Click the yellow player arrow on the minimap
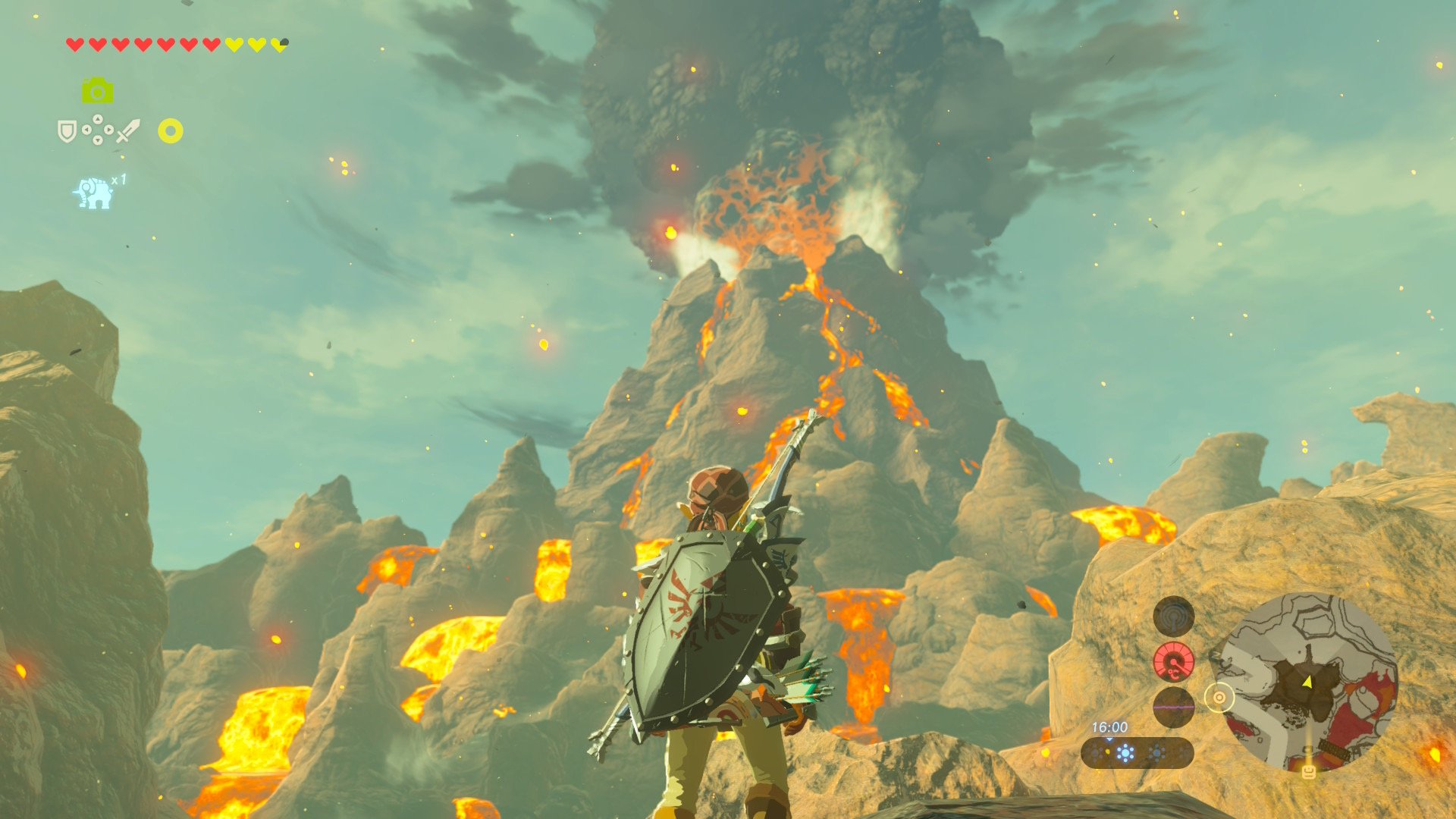 click(1307, 682)
